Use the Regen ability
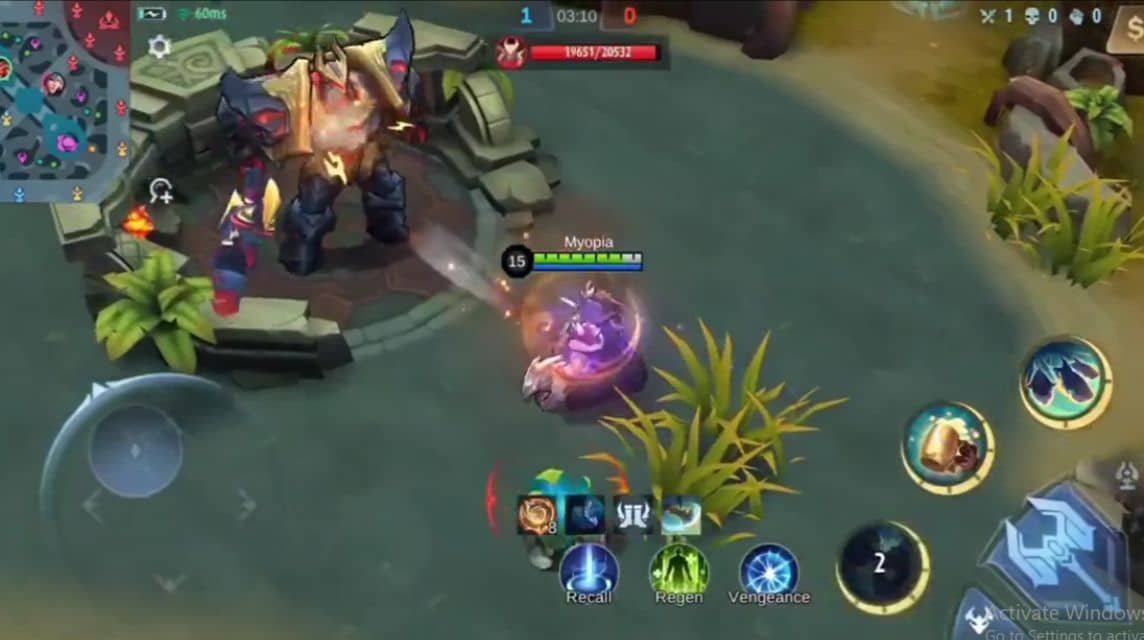This screenshot has height=640, width=1144. pyautogui.click(x=679, y=571)
